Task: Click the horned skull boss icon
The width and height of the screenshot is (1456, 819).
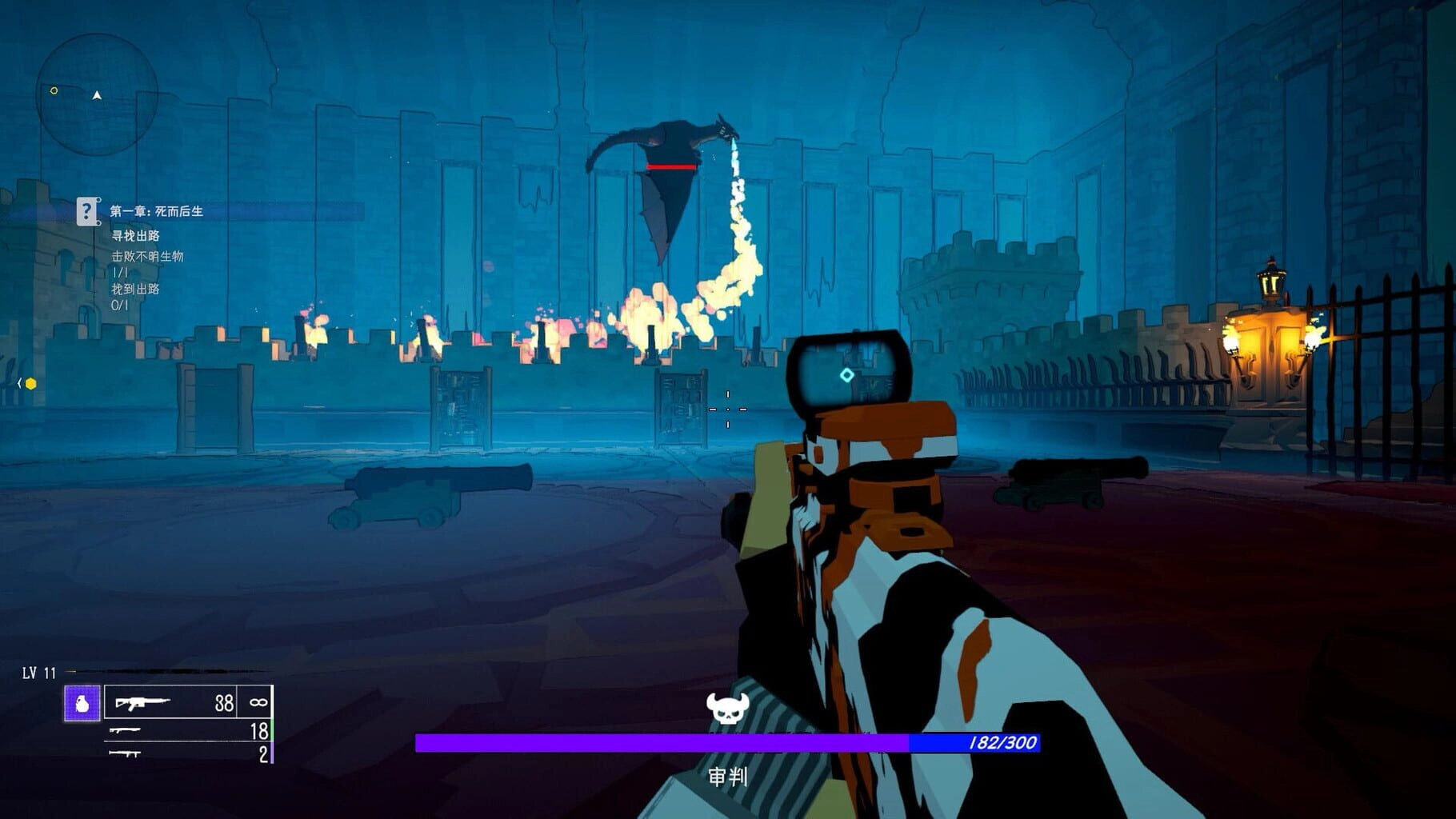Action: (727, 708)
